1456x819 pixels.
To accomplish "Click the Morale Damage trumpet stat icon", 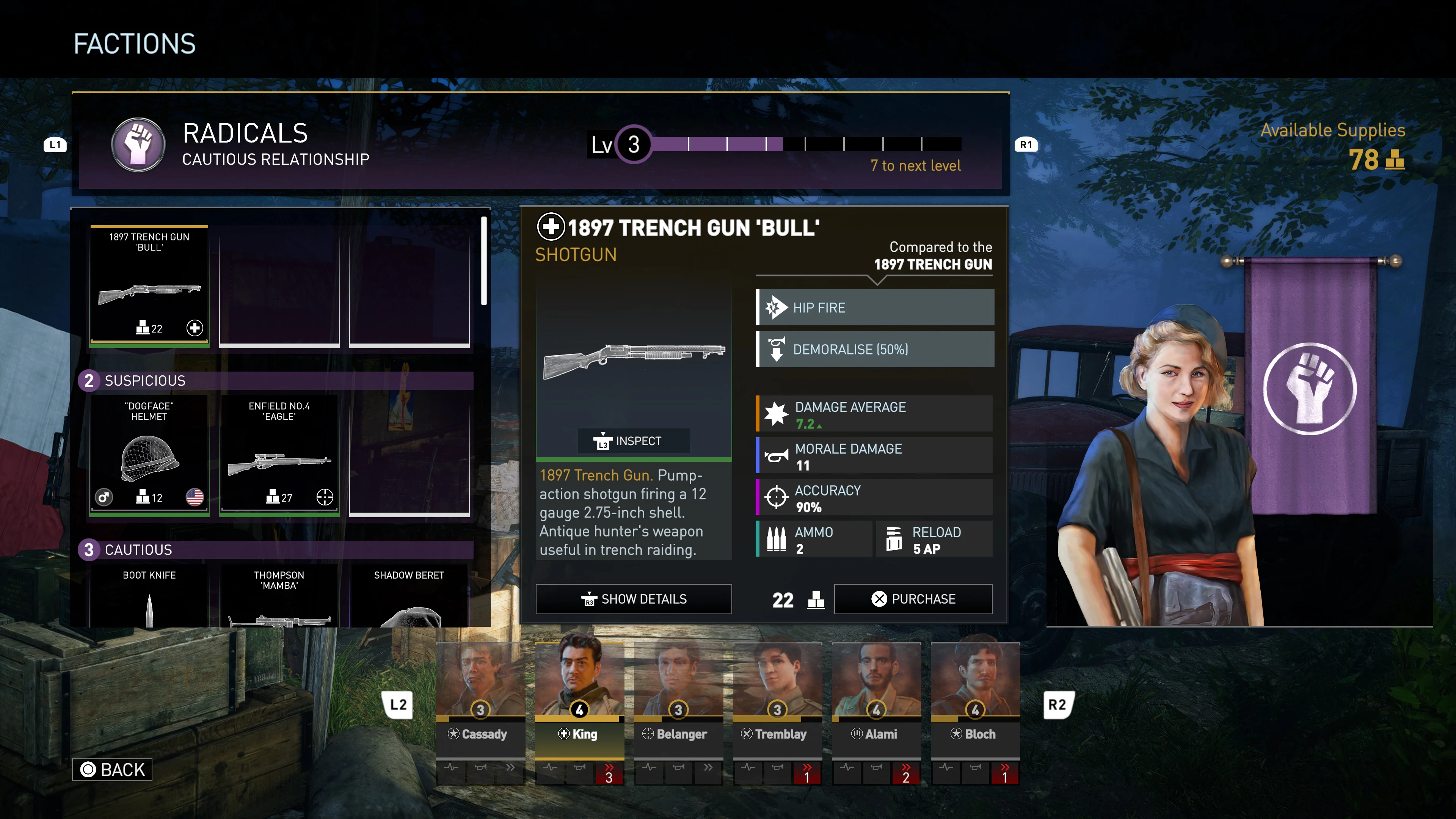I will coord(777,455).
